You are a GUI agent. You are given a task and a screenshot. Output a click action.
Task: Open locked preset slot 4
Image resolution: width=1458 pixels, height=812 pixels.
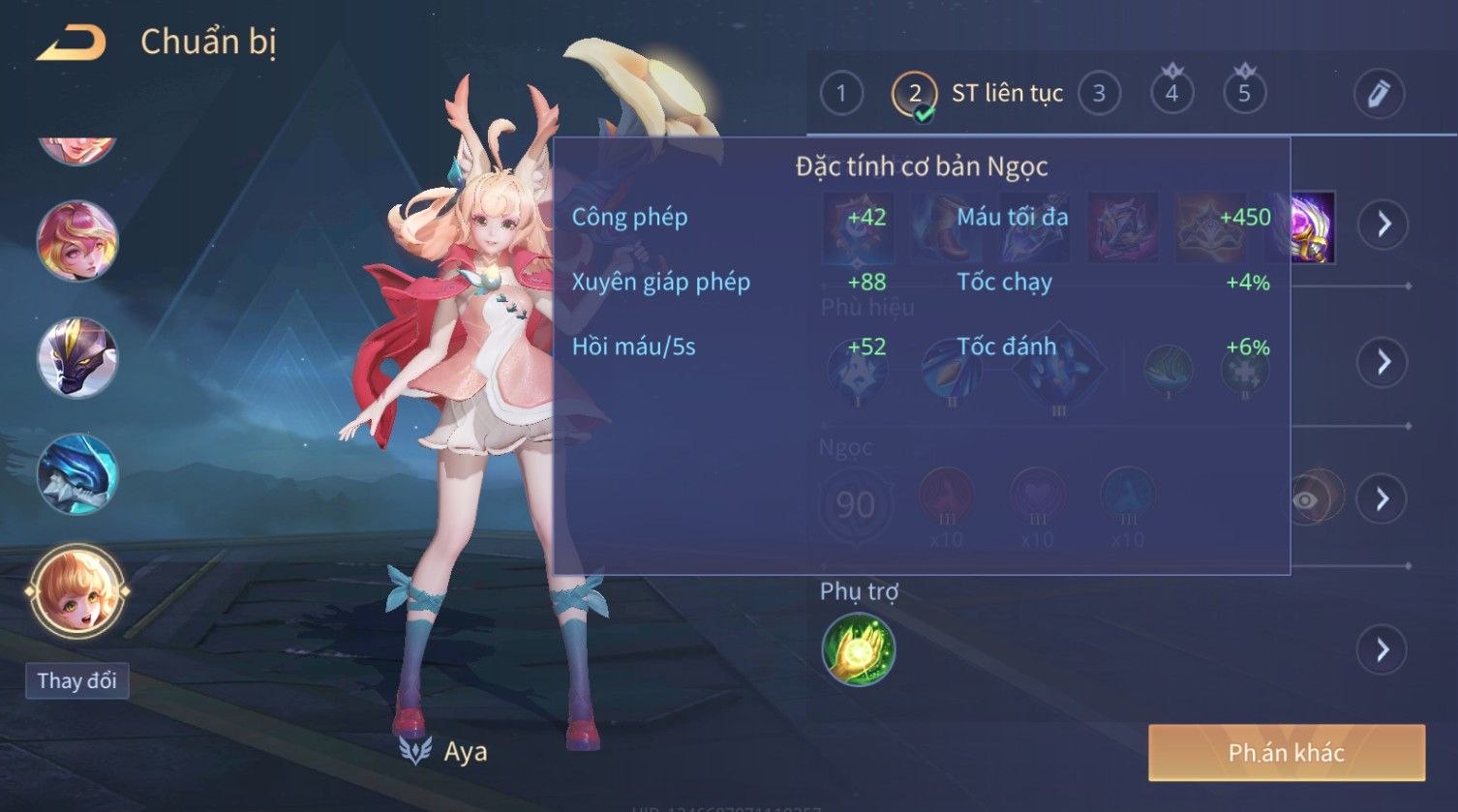coord(1171,94)
